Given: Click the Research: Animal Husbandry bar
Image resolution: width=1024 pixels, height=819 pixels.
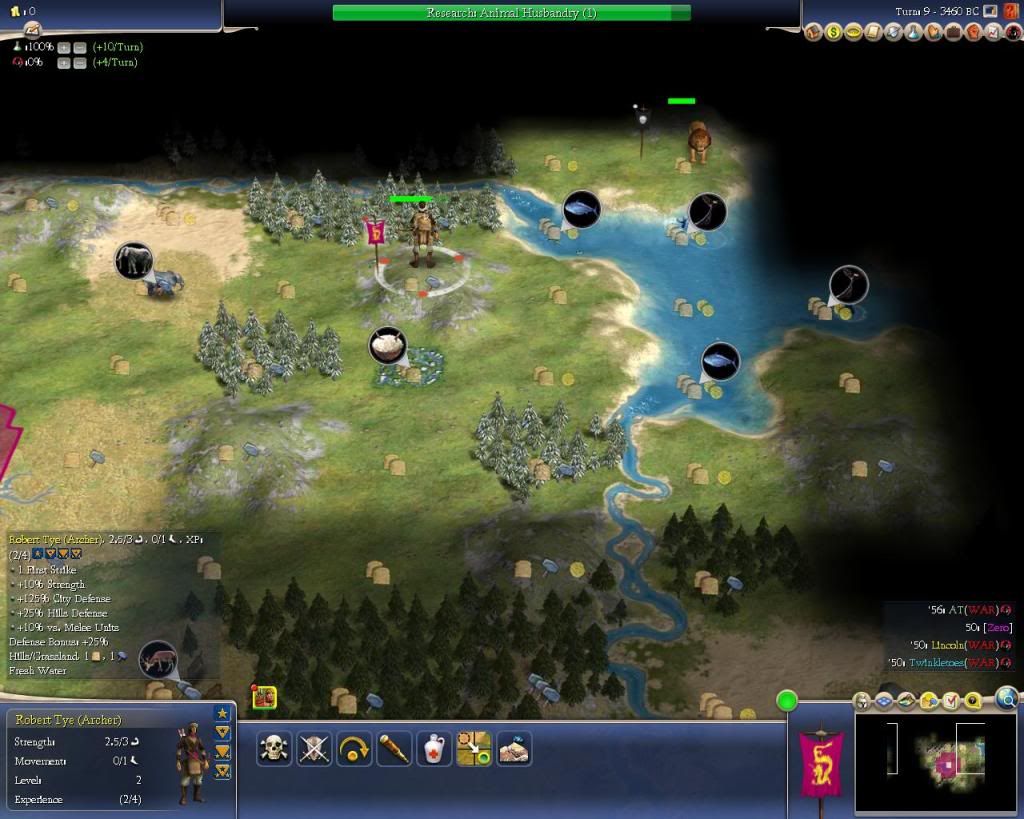Looking at the screenshot, I should (x=511, y=13).
